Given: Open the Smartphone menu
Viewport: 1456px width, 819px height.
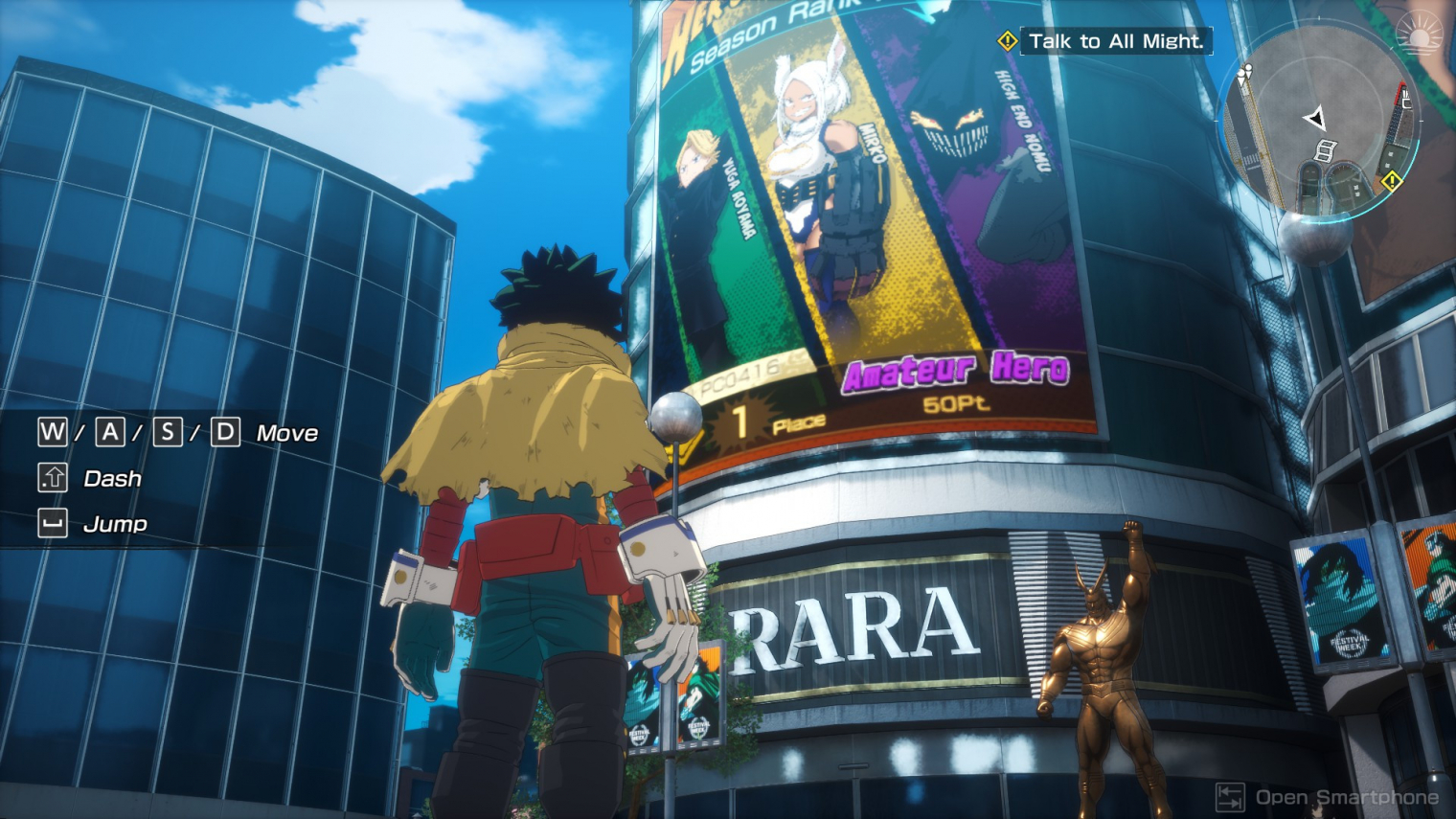Looking at the screenshot, I should [x=1330, y=797].
